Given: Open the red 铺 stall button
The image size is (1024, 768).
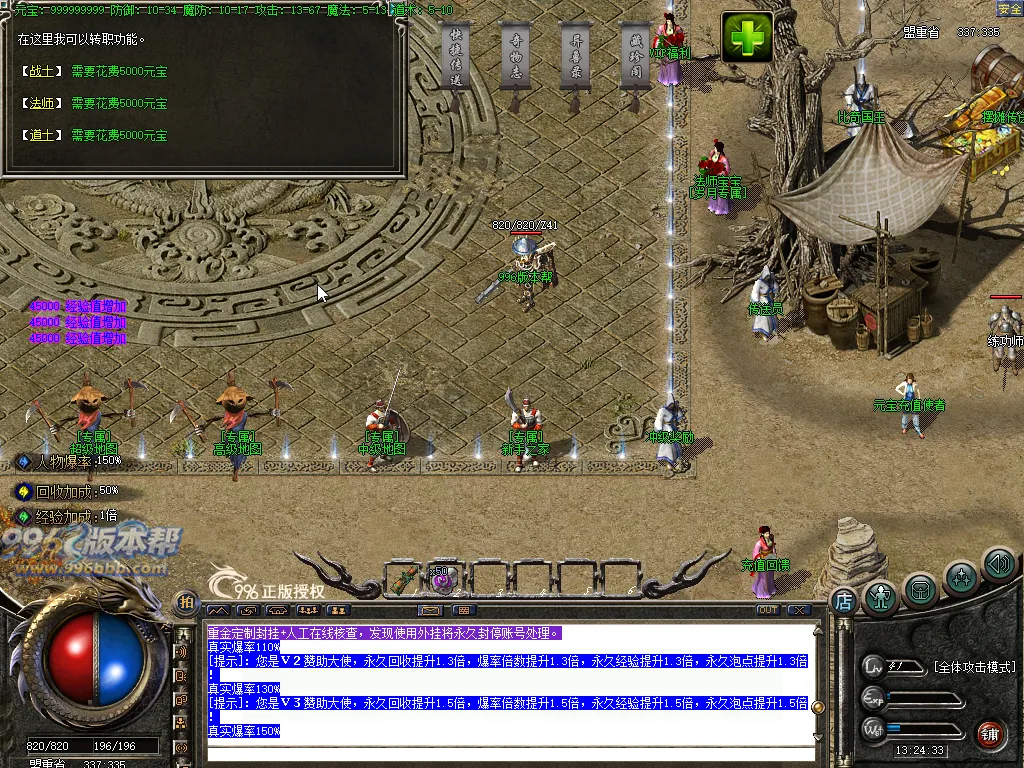Looking at the screenshot, I should [x=990, y=734].
